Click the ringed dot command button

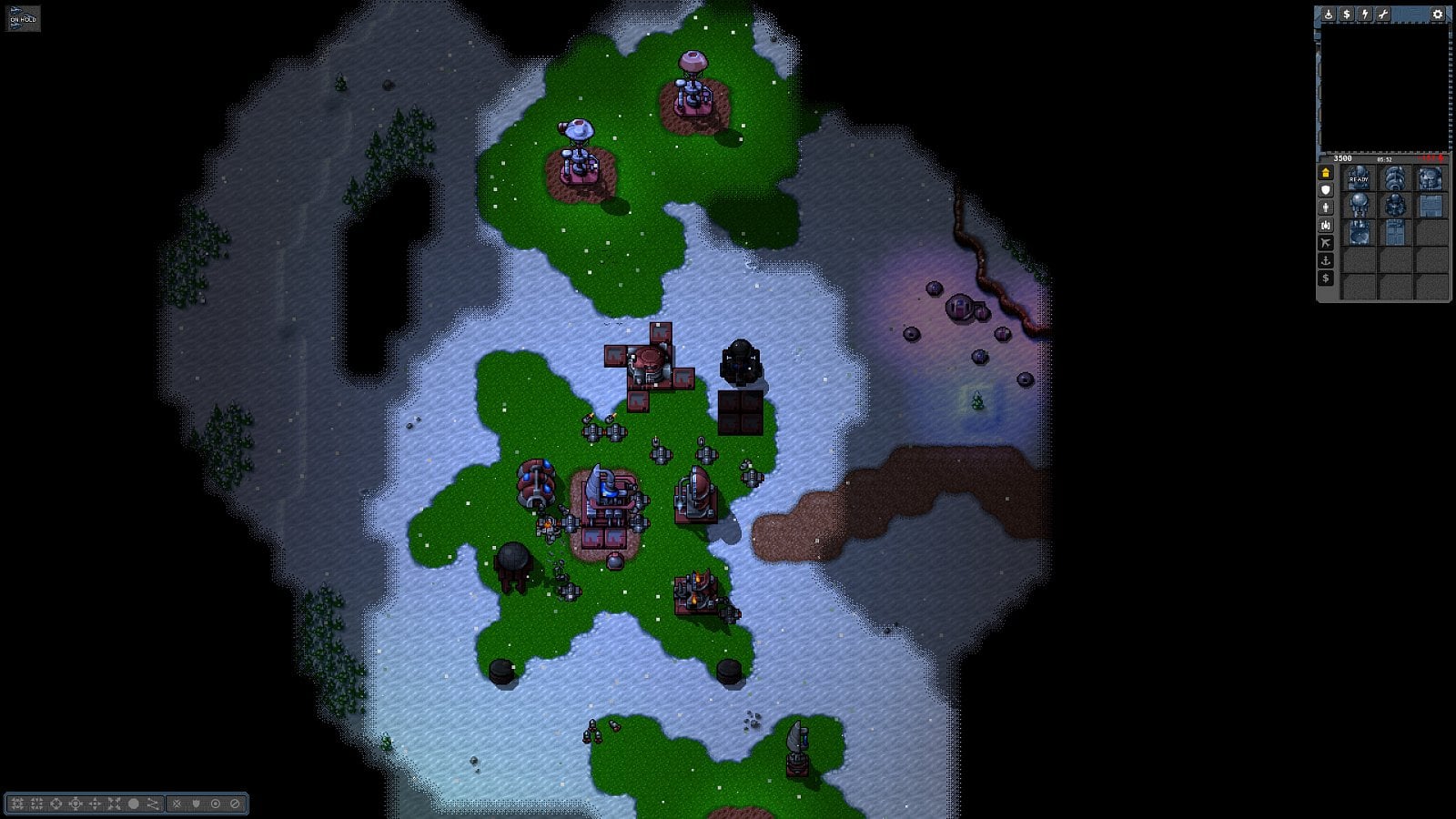(x=216, y=804)
